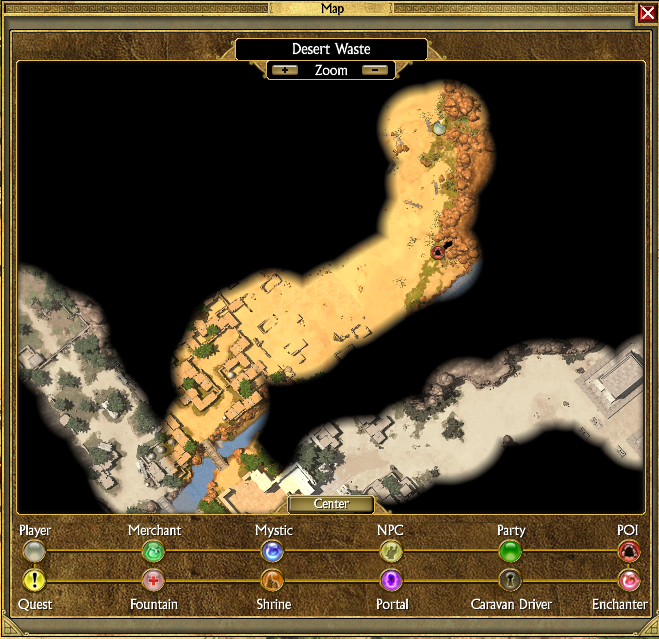The width and height of the screenshot is (659, 639).
Task: Toggle the Party legend marker
Action: (510, 551)
